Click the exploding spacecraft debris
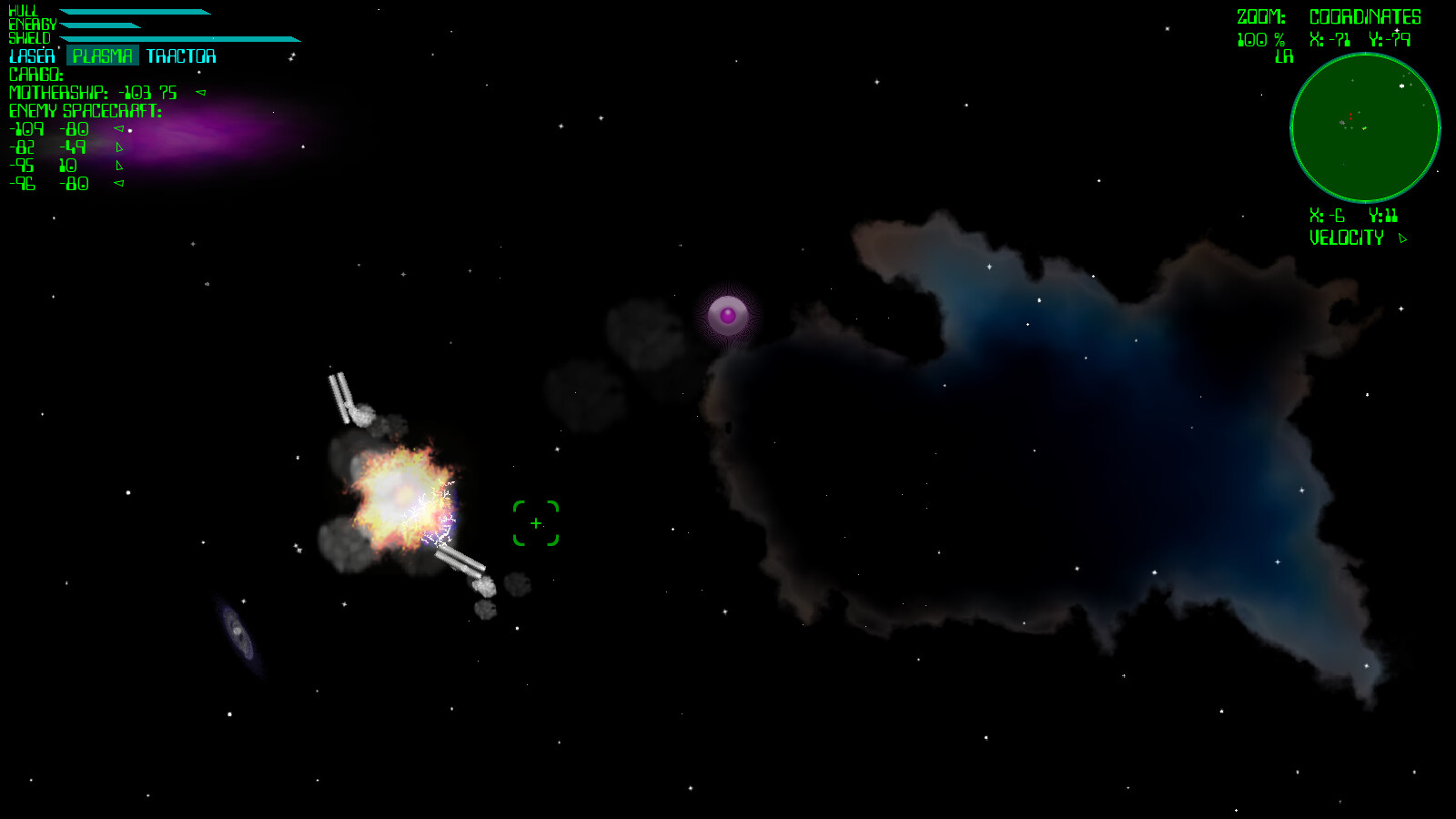Image resolution: width=1456 pixels, height=819 pixels. (400, 491)
